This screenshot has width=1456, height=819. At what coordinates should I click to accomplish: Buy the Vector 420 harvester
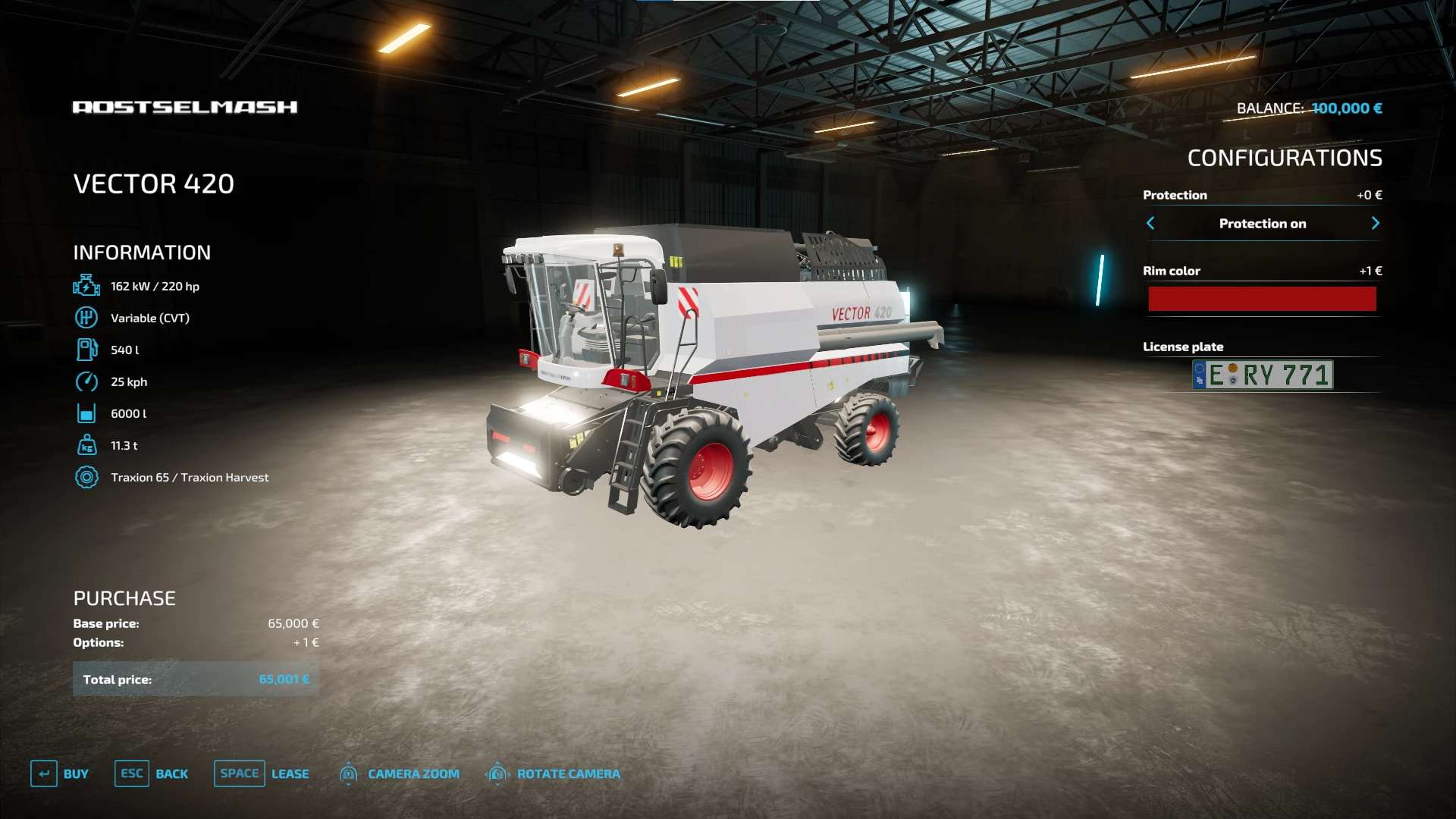point(60,773)
